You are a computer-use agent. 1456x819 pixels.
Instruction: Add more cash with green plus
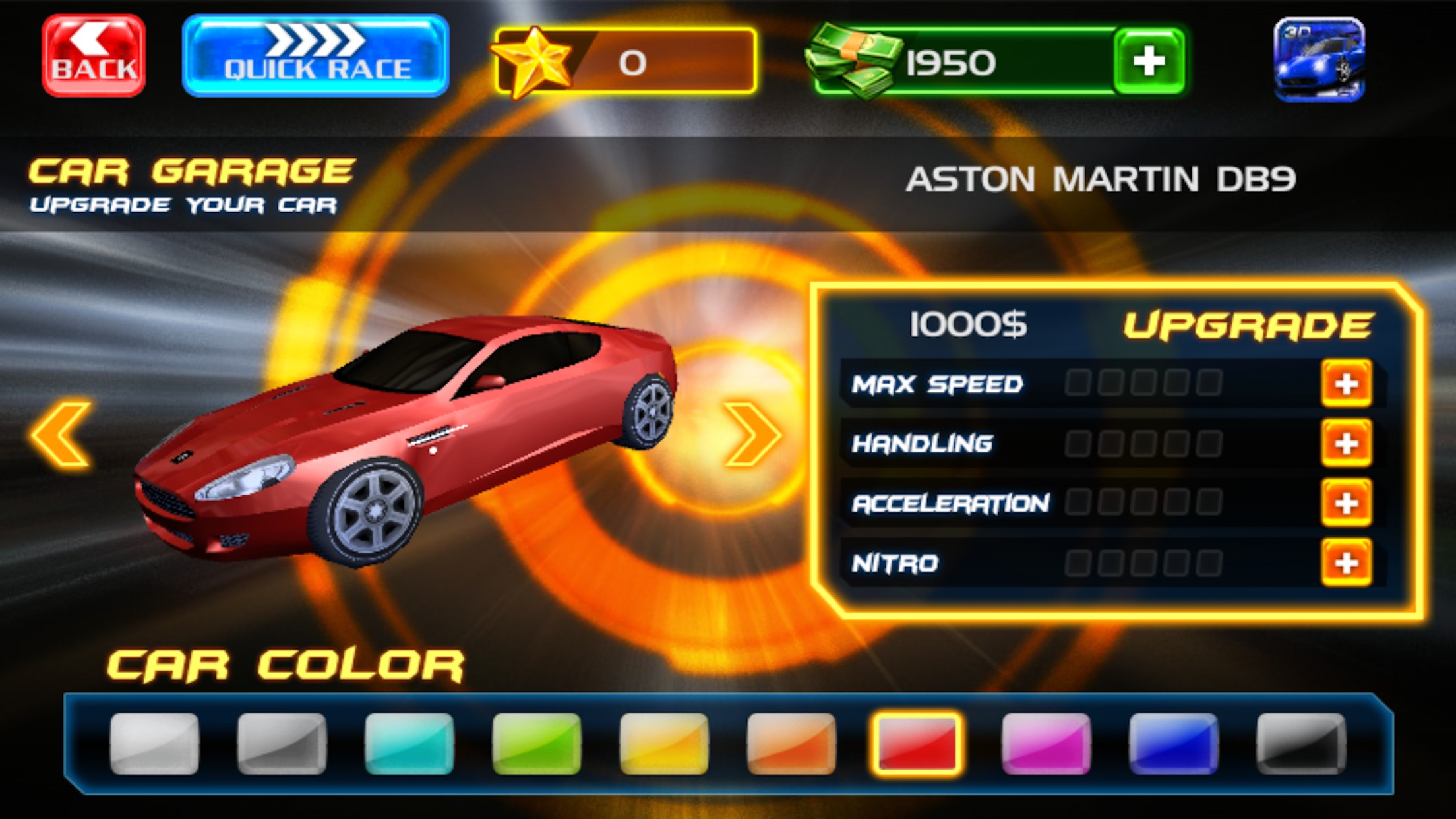[1148, 61]
